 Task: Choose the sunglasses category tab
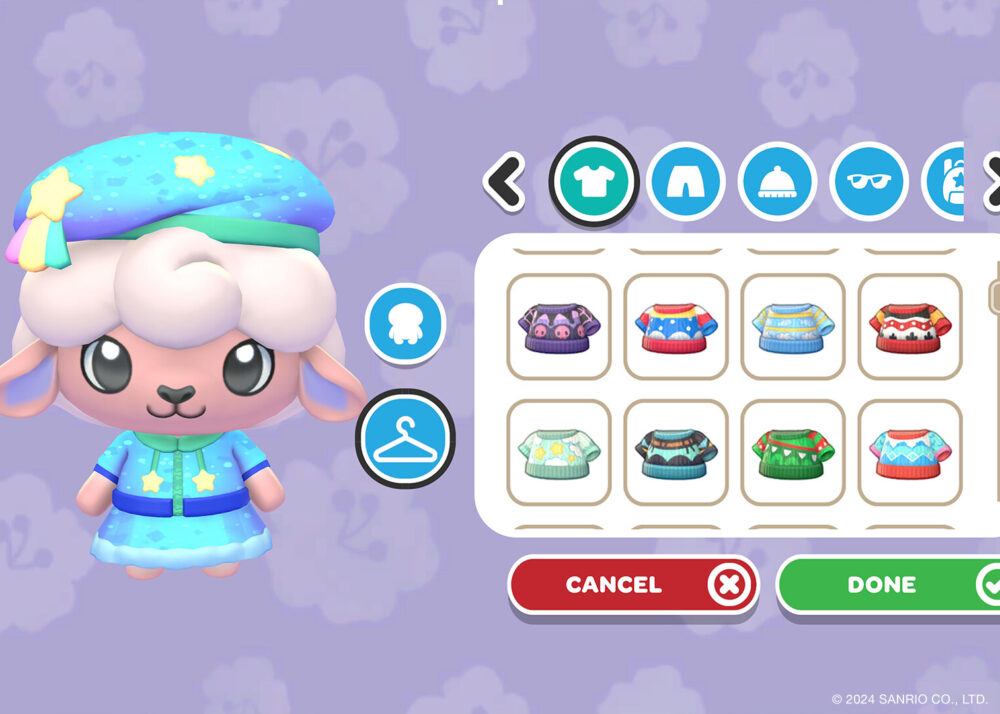(x=869, y=181)
